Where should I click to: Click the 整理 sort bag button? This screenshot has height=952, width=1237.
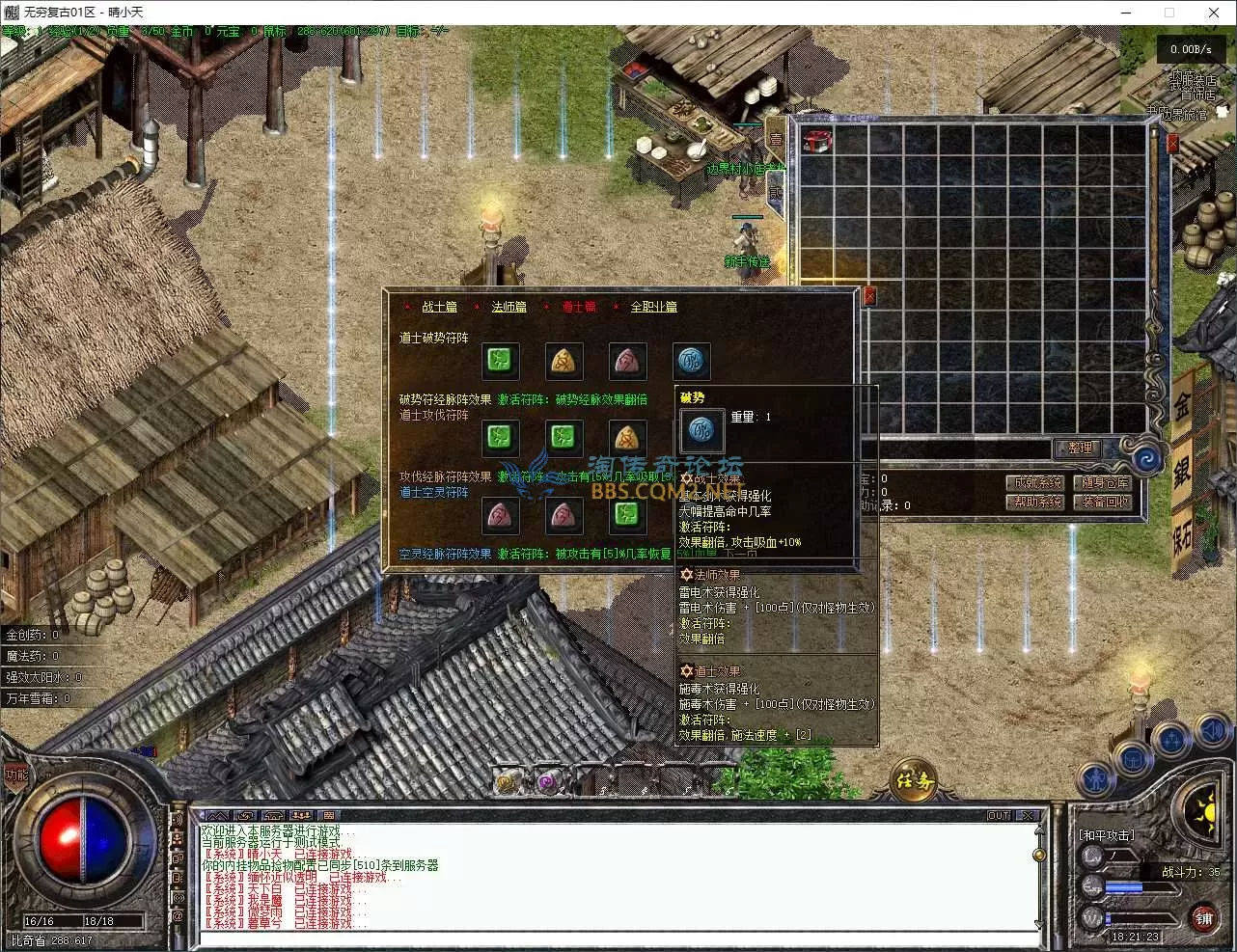1080,449
